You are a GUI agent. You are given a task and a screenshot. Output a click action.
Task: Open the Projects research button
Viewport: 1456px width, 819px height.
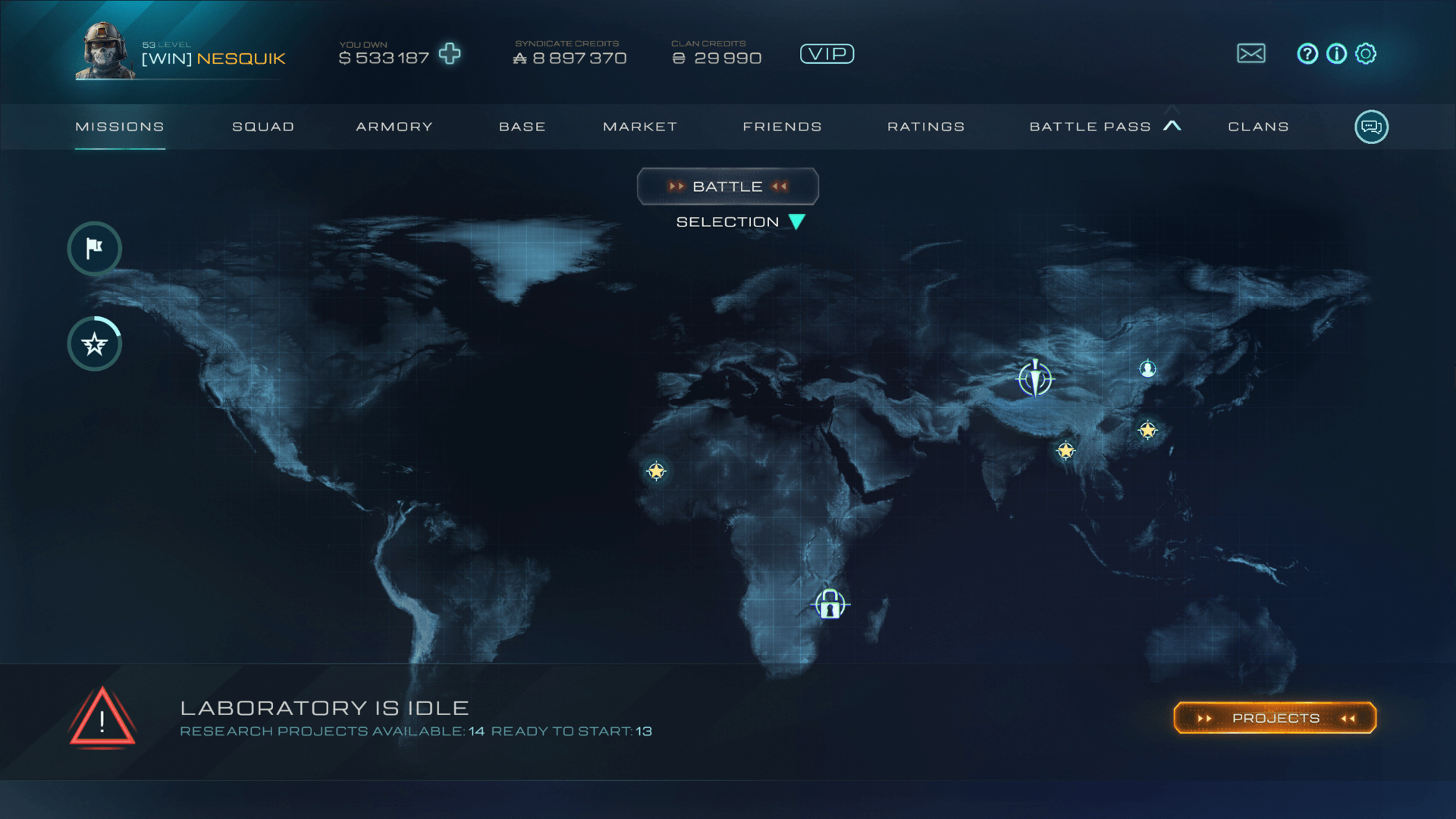point(1275,718)
